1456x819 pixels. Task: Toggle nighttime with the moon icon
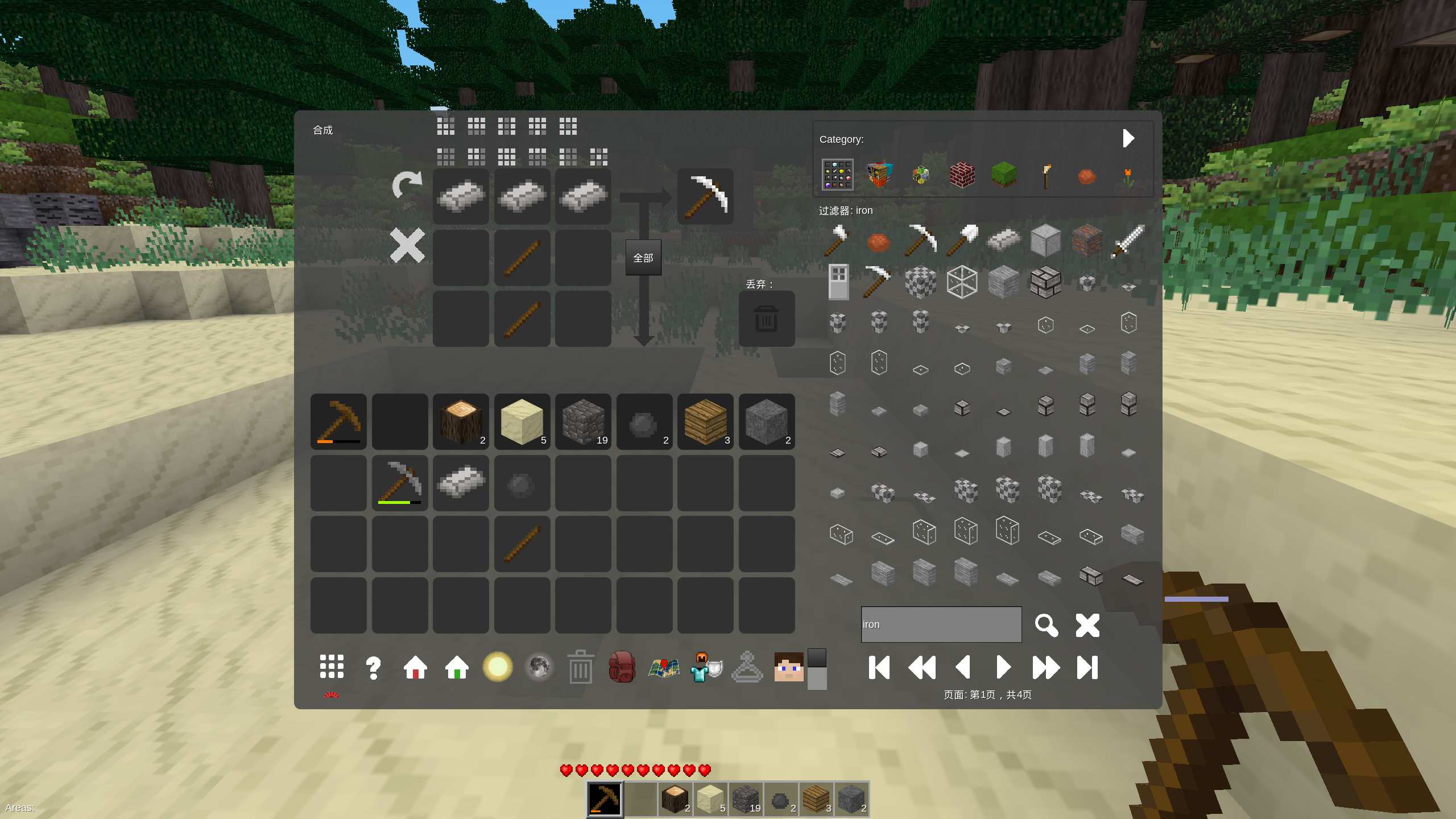pyautogui.click(x=539, y=667)
